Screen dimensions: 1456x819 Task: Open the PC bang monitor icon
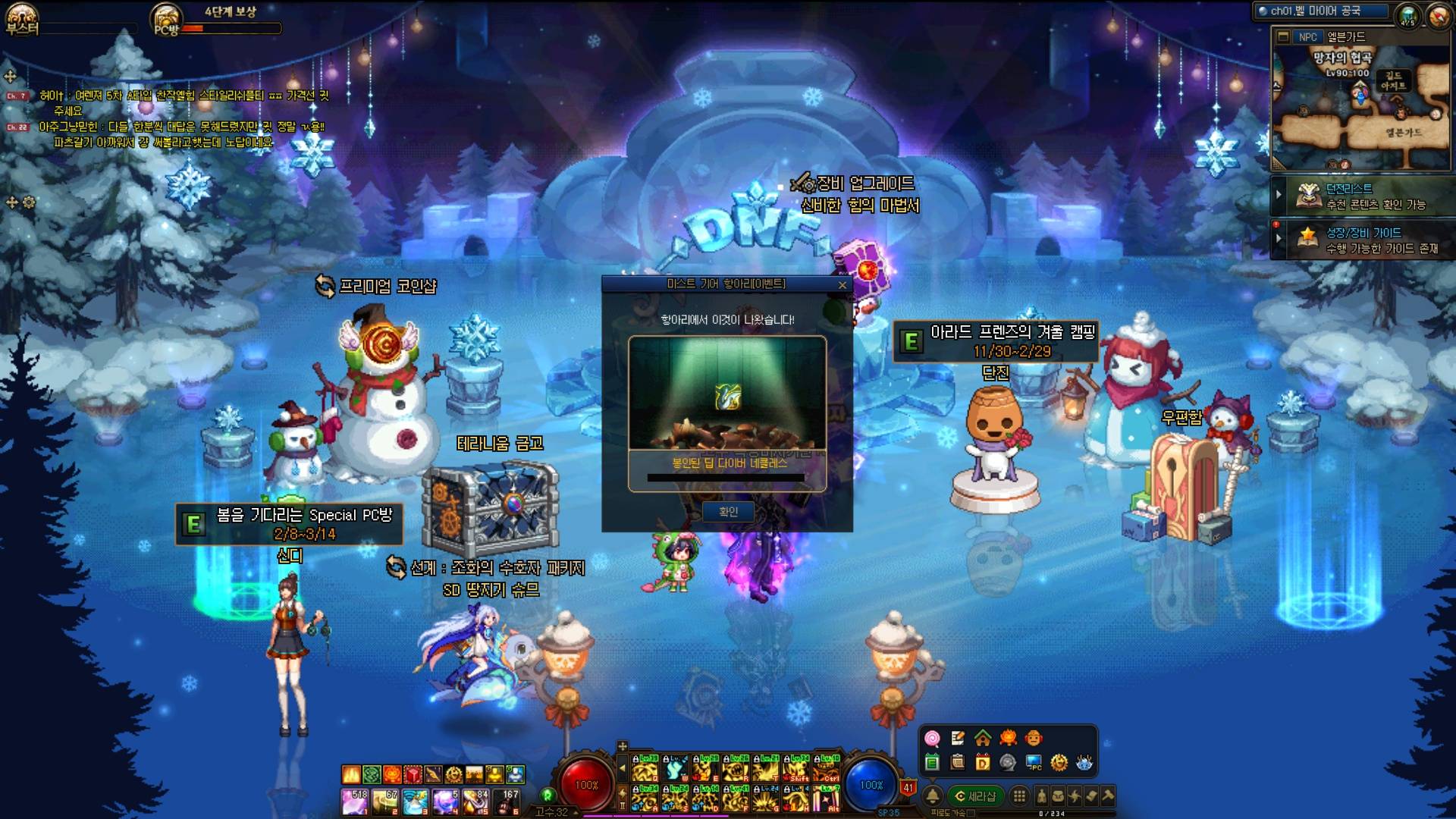(1034, 762)
